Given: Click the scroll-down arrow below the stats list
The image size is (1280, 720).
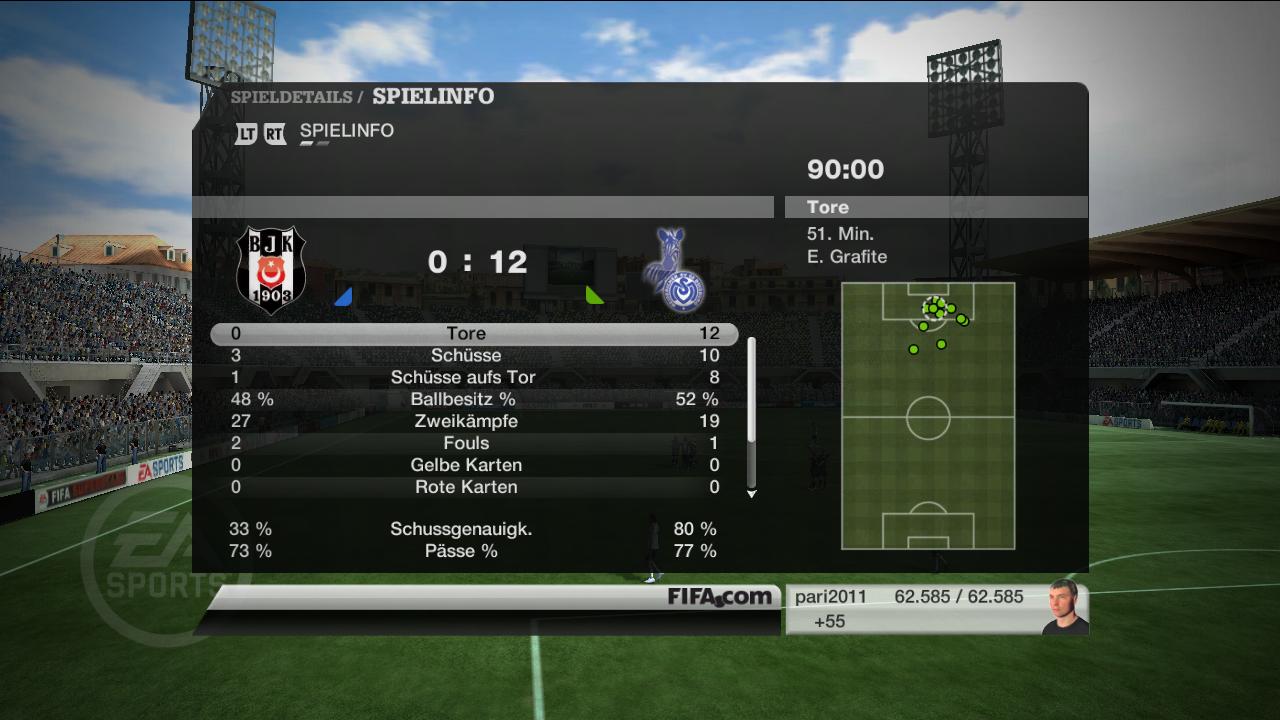Looking at the screenshot, I should 751,494.
